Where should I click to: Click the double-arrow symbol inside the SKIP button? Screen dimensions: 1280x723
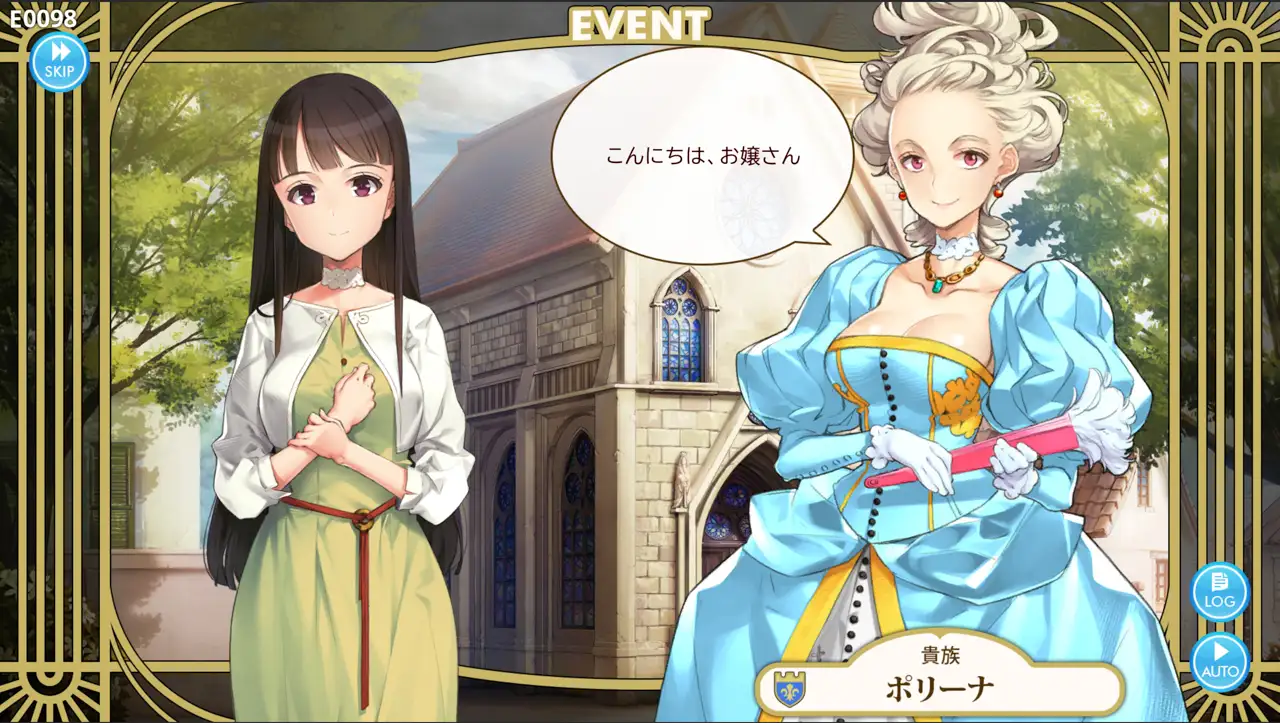point(60,52)
